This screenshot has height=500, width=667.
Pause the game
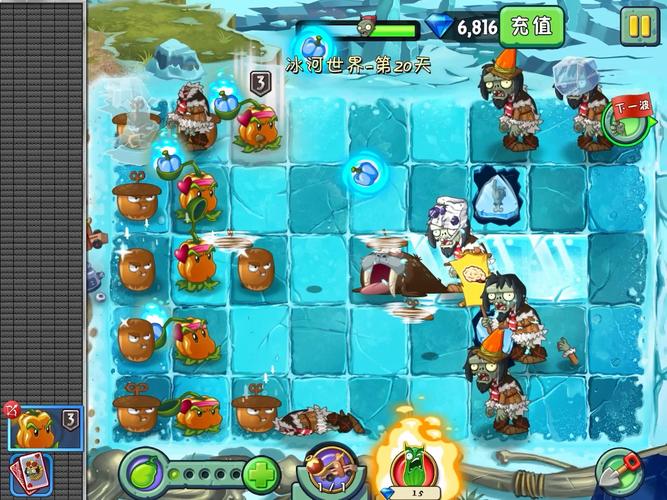point(637,26)
